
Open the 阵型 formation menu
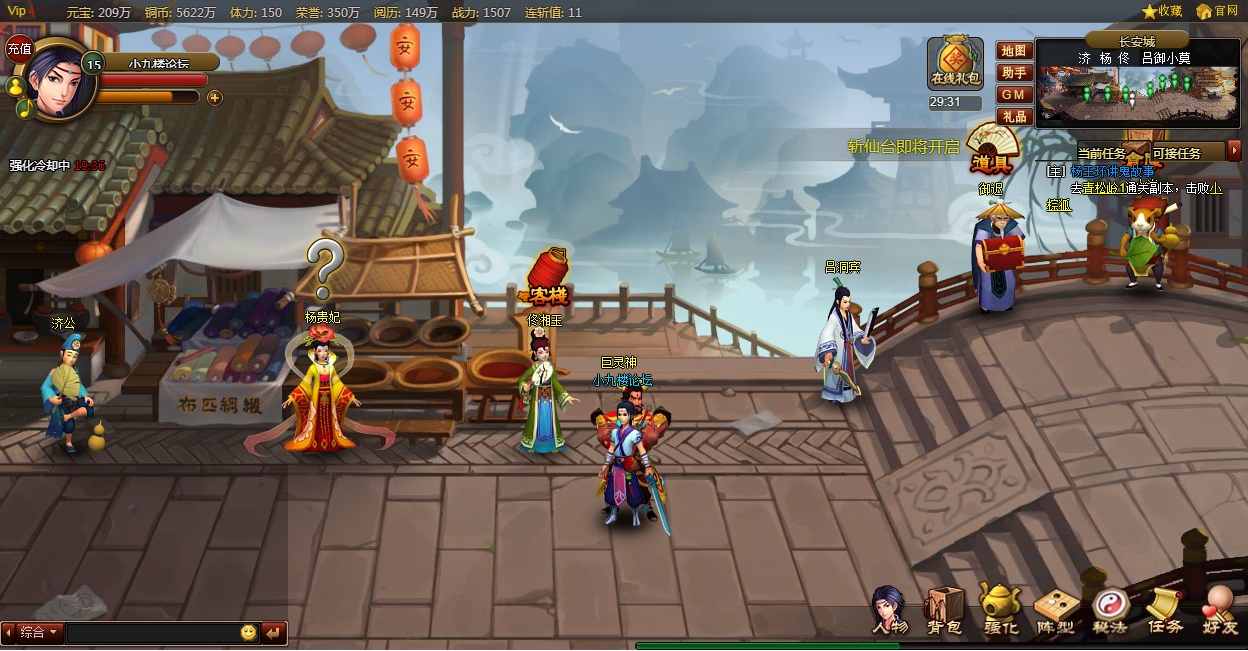coord(1054,609)
